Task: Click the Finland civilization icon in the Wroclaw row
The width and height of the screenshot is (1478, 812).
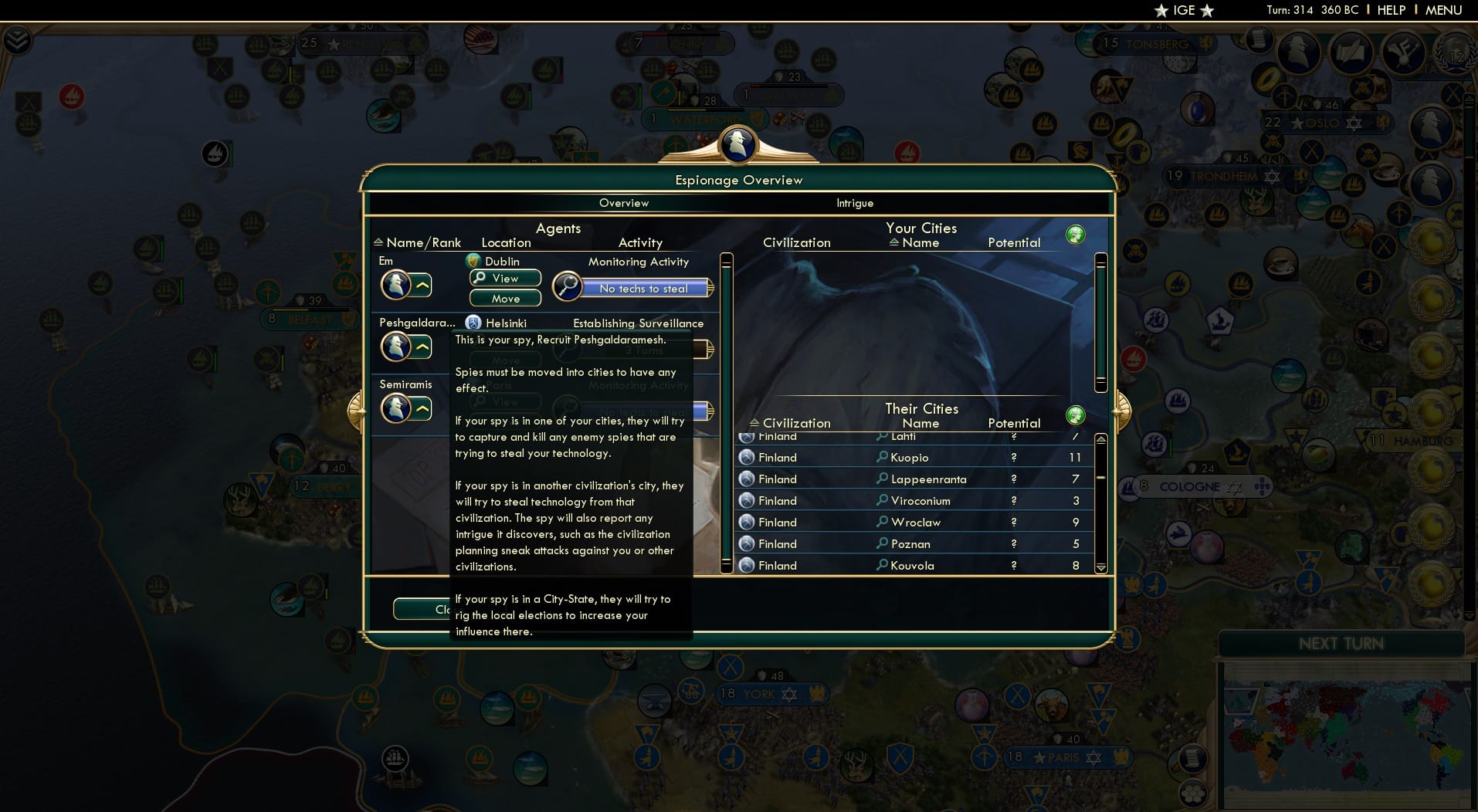Action: coord(746,522)
